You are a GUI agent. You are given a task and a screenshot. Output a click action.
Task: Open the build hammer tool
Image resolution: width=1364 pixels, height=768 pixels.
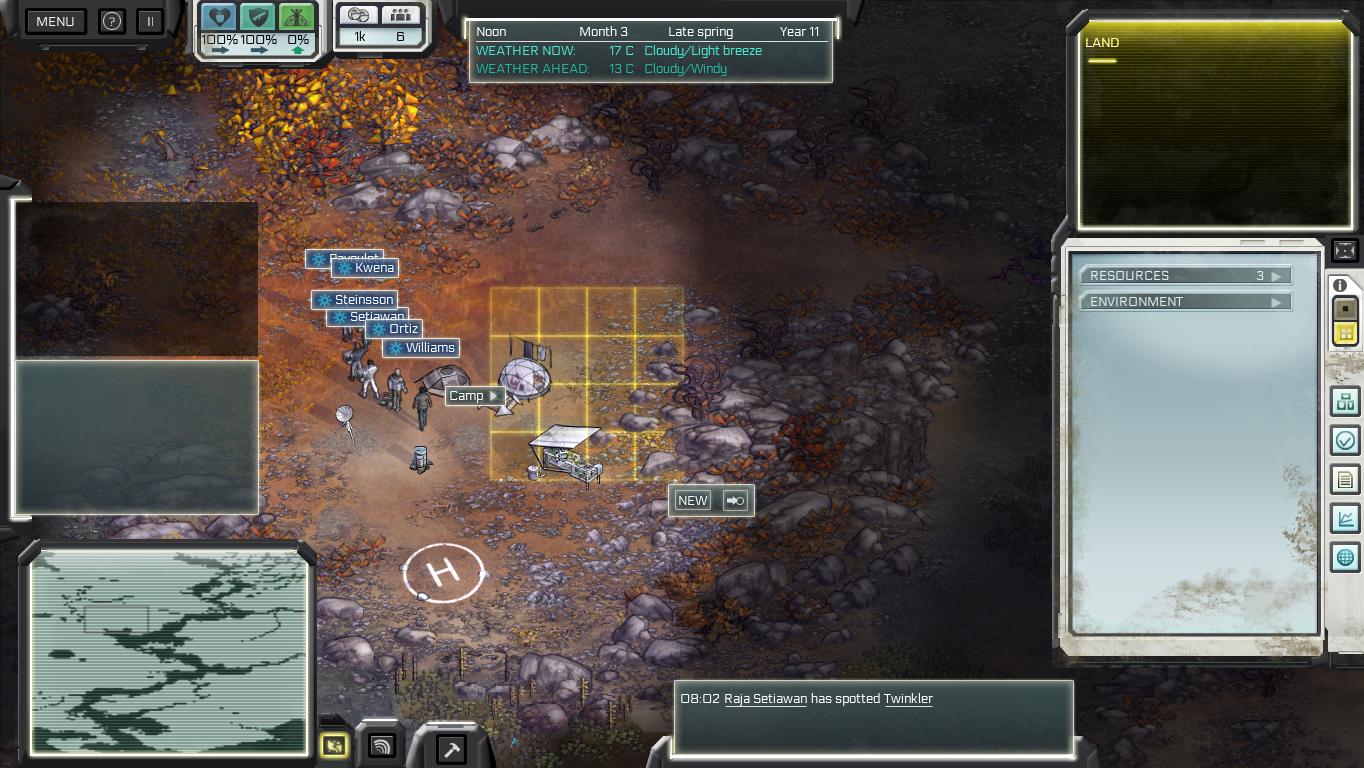coord(450,747)
